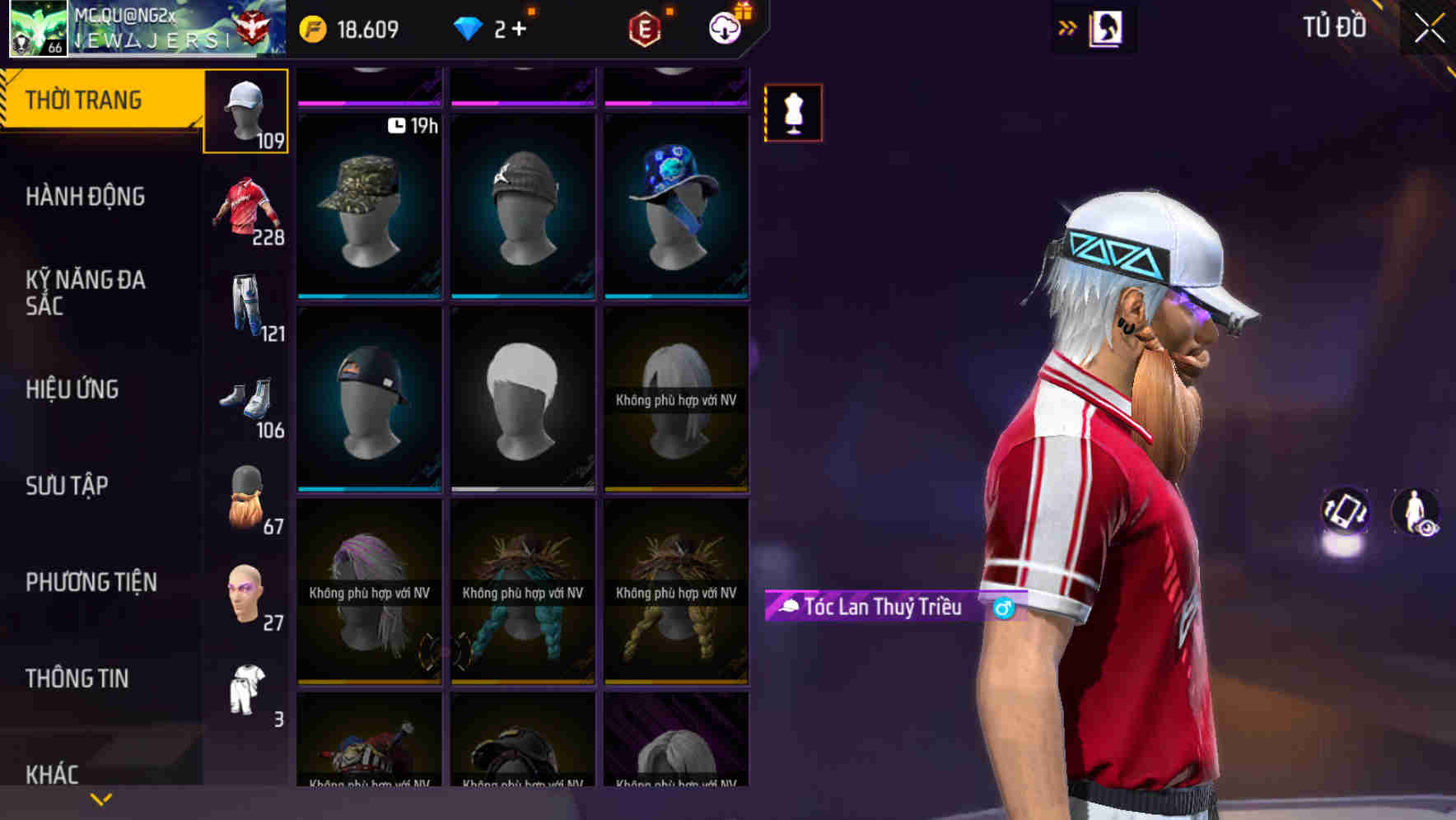
Task: Open the gift download button in the top bar
Action: [x=723, y=27]
